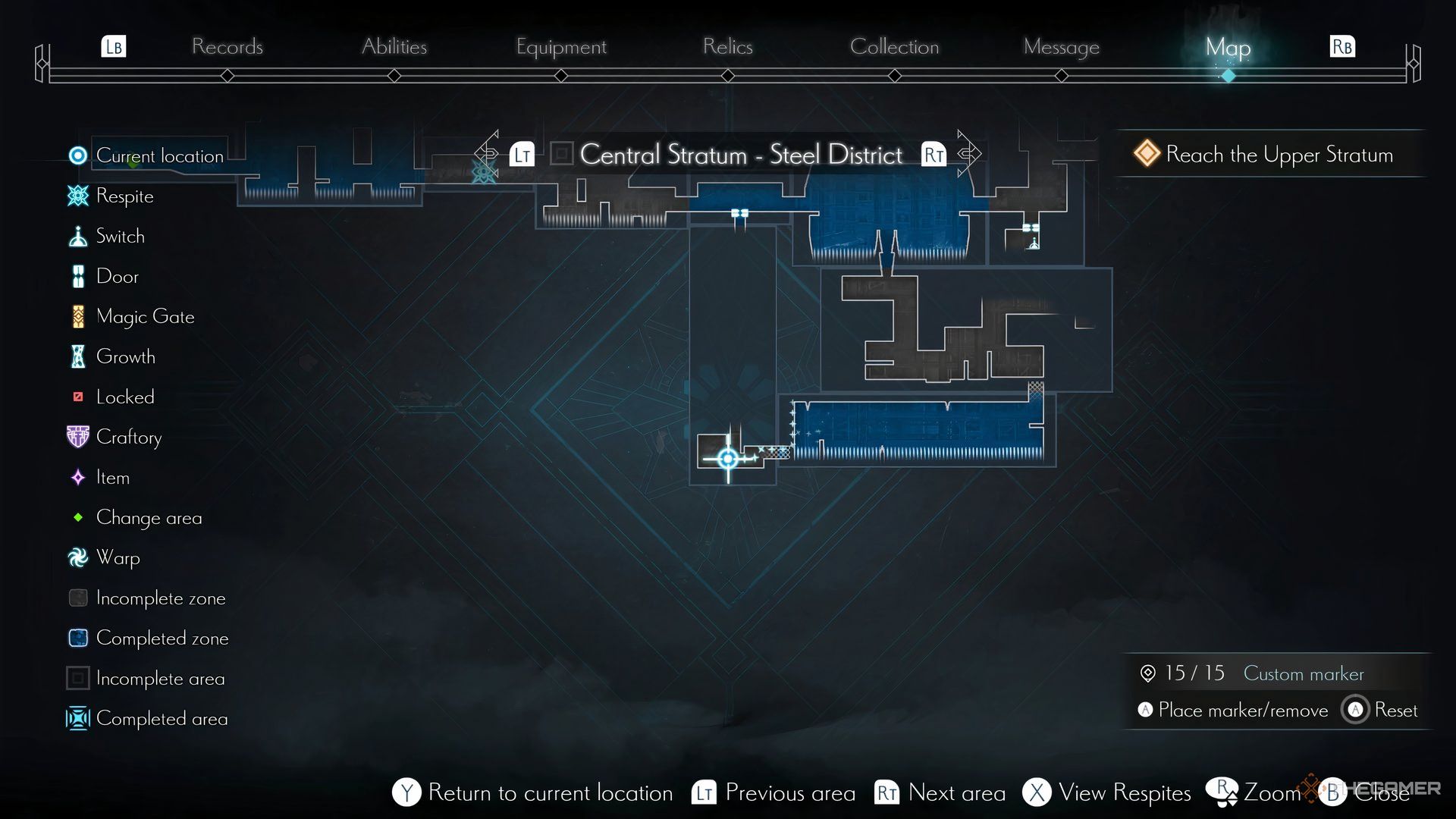Click Return to current location

click(550, 793)
